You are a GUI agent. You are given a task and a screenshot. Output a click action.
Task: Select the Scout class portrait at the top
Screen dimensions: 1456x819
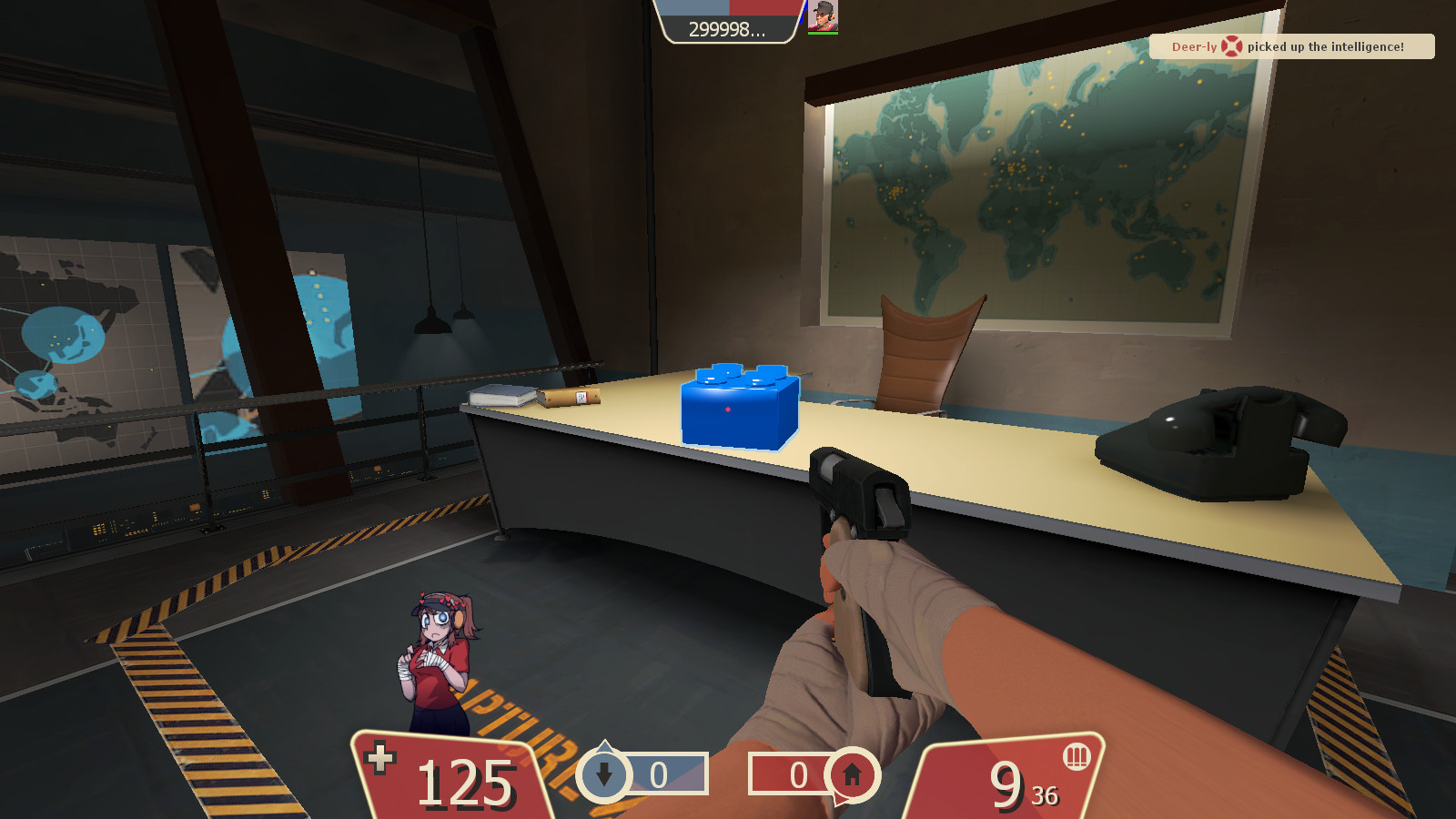pos(824,15)
